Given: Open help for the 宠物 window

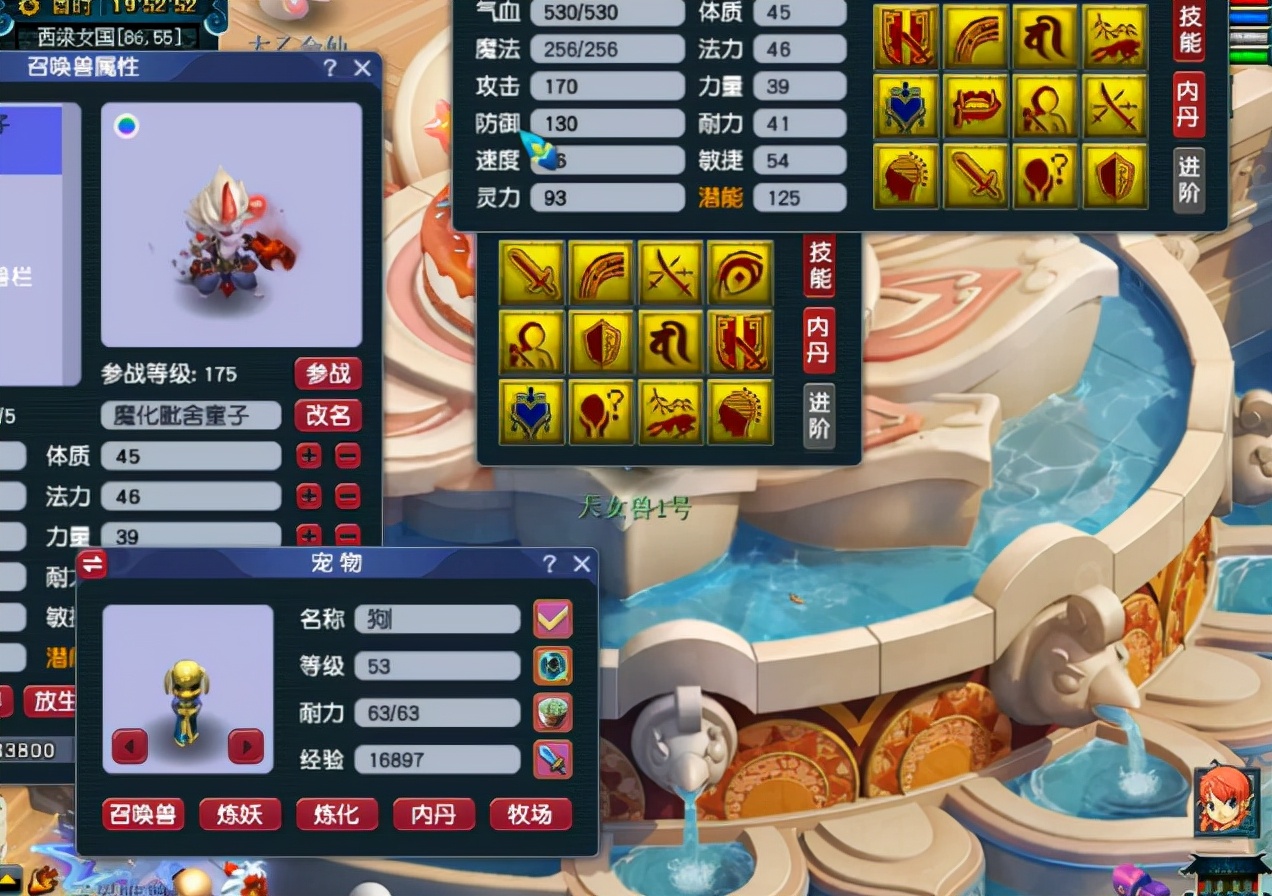Looking at the screenshot, I should point(549,564).
